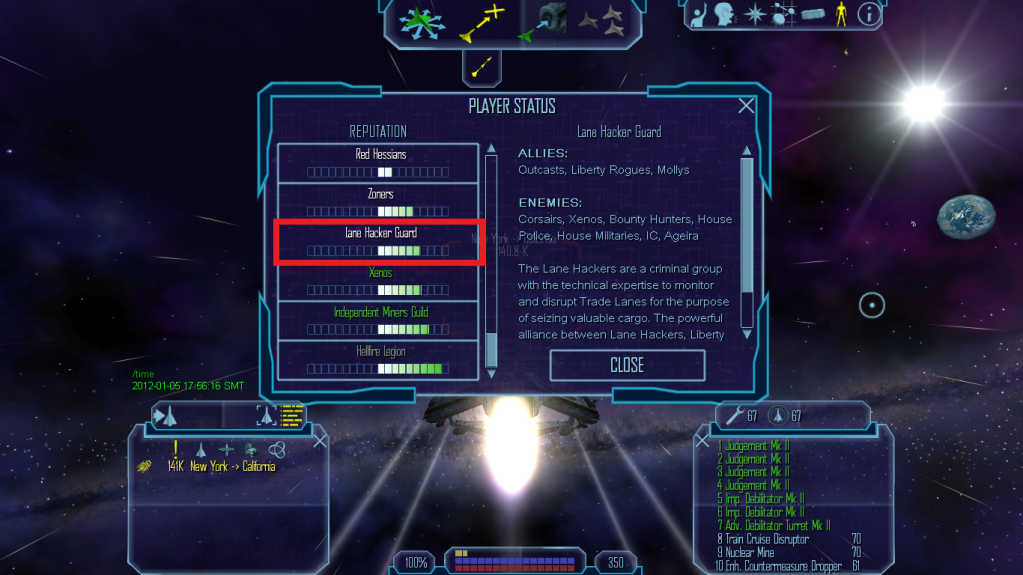
Task: Open the yellow character figure icon
Action: click(840, 13)
